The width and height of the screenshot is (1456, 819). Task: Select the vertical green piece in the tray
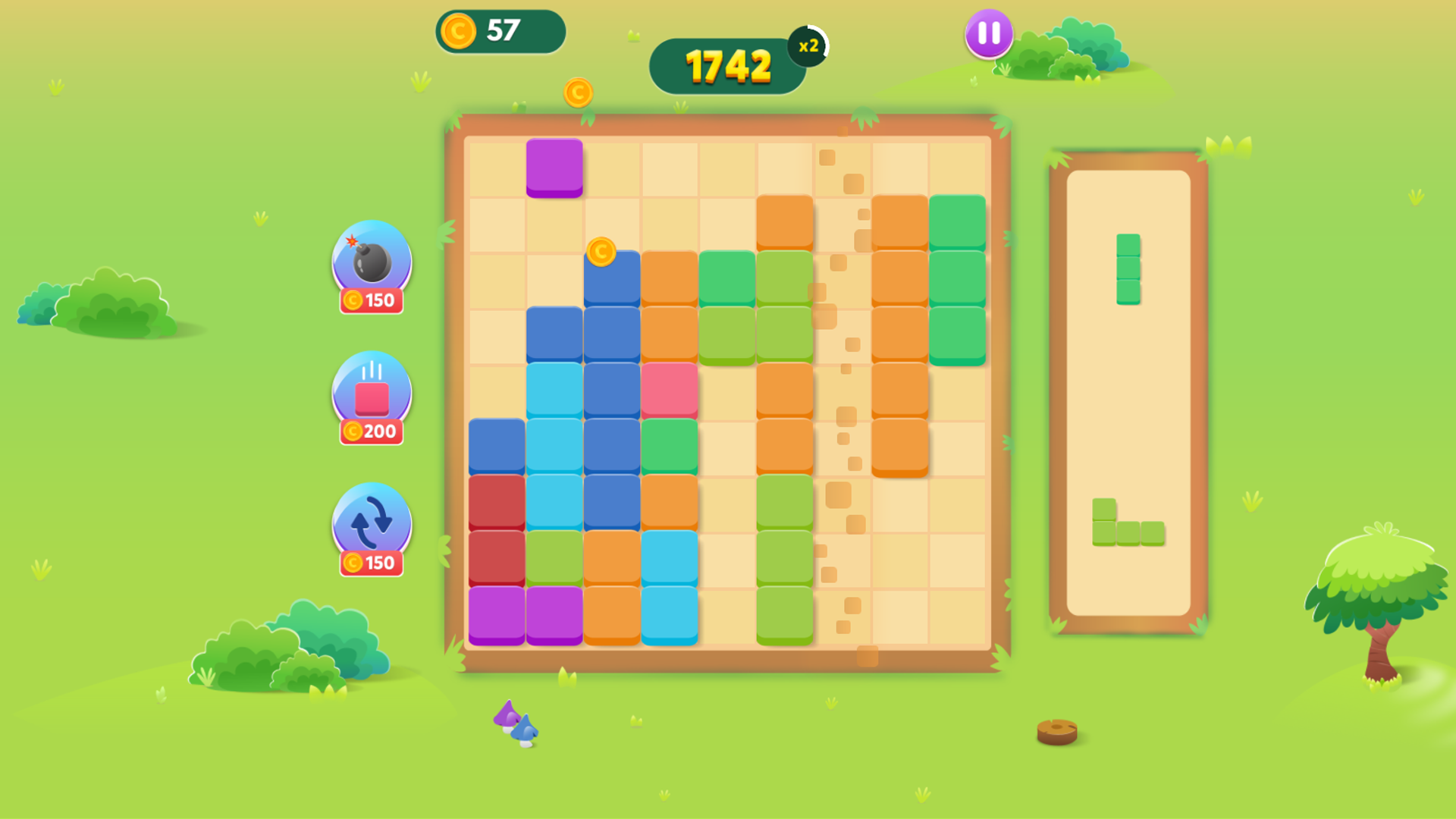(x=1129, y=267)
